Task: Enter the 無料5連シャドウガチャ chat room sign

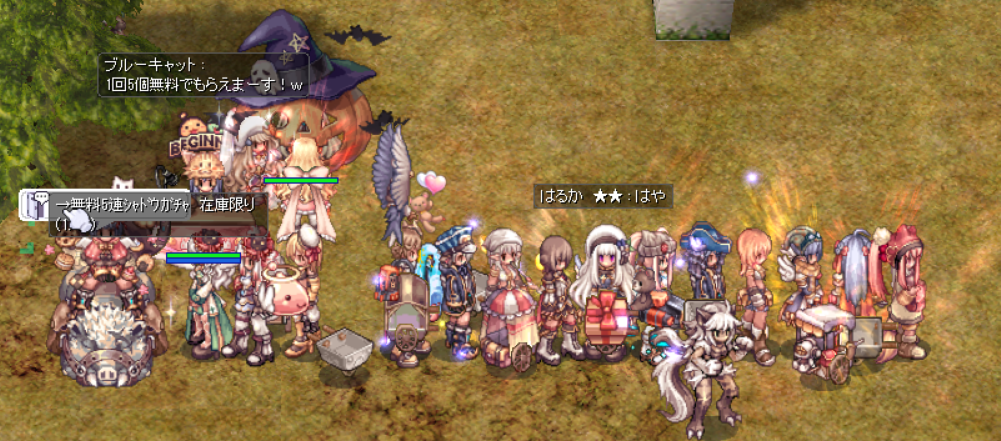Action: pyautogui.click(x=126, y=204)
